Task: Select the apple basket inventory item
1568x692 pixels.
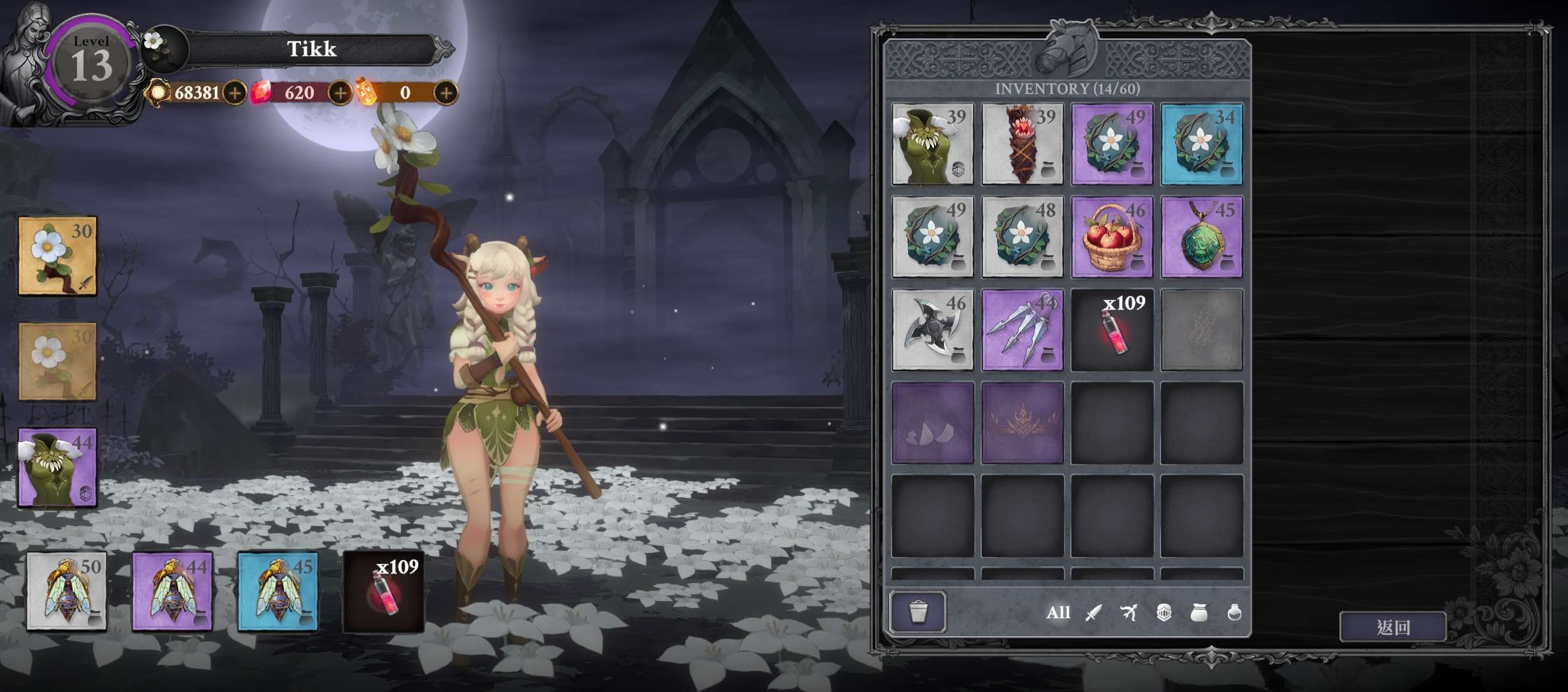Action: 1112,237
